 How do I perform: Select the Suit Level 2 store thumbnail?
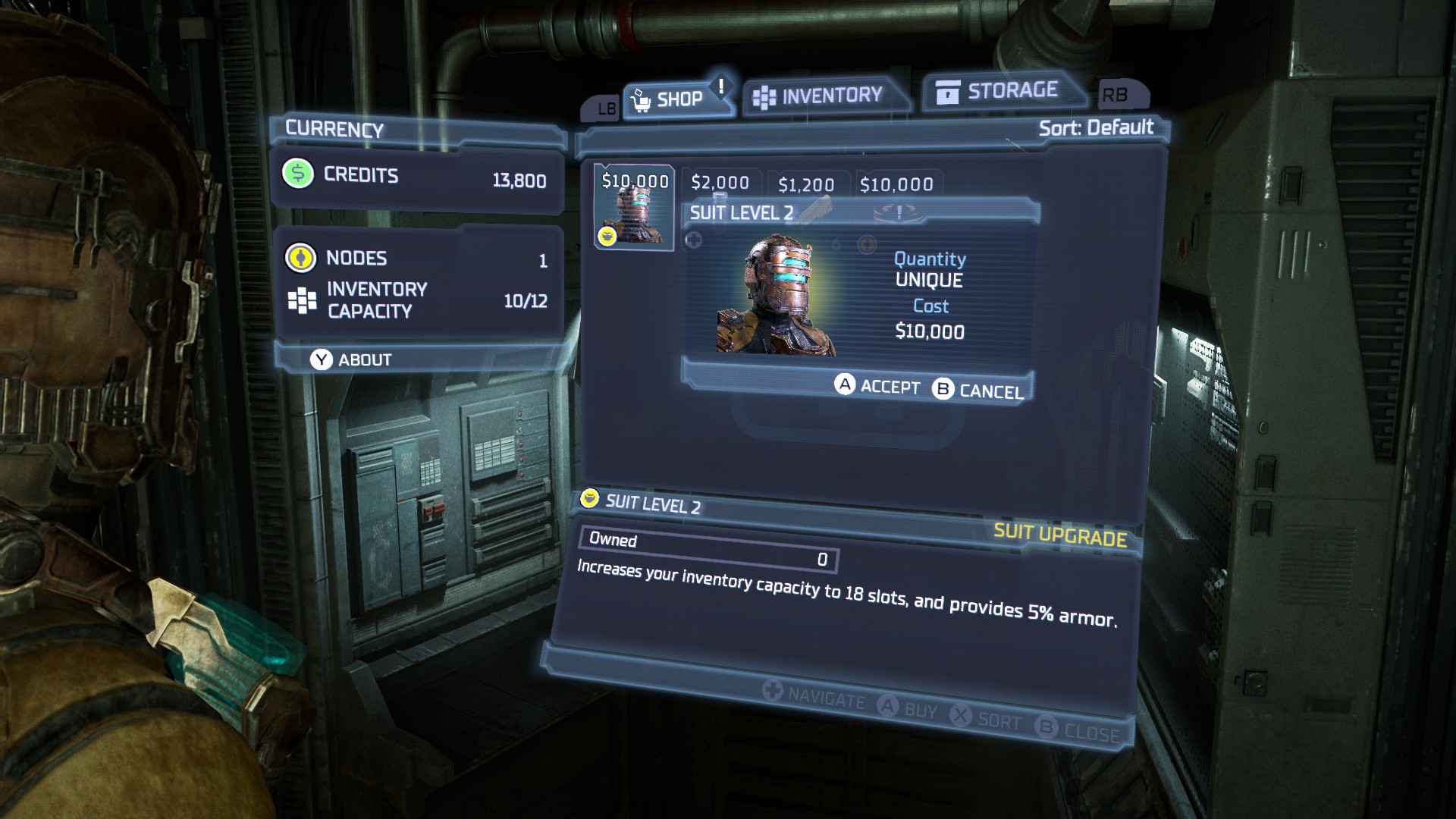635,210
